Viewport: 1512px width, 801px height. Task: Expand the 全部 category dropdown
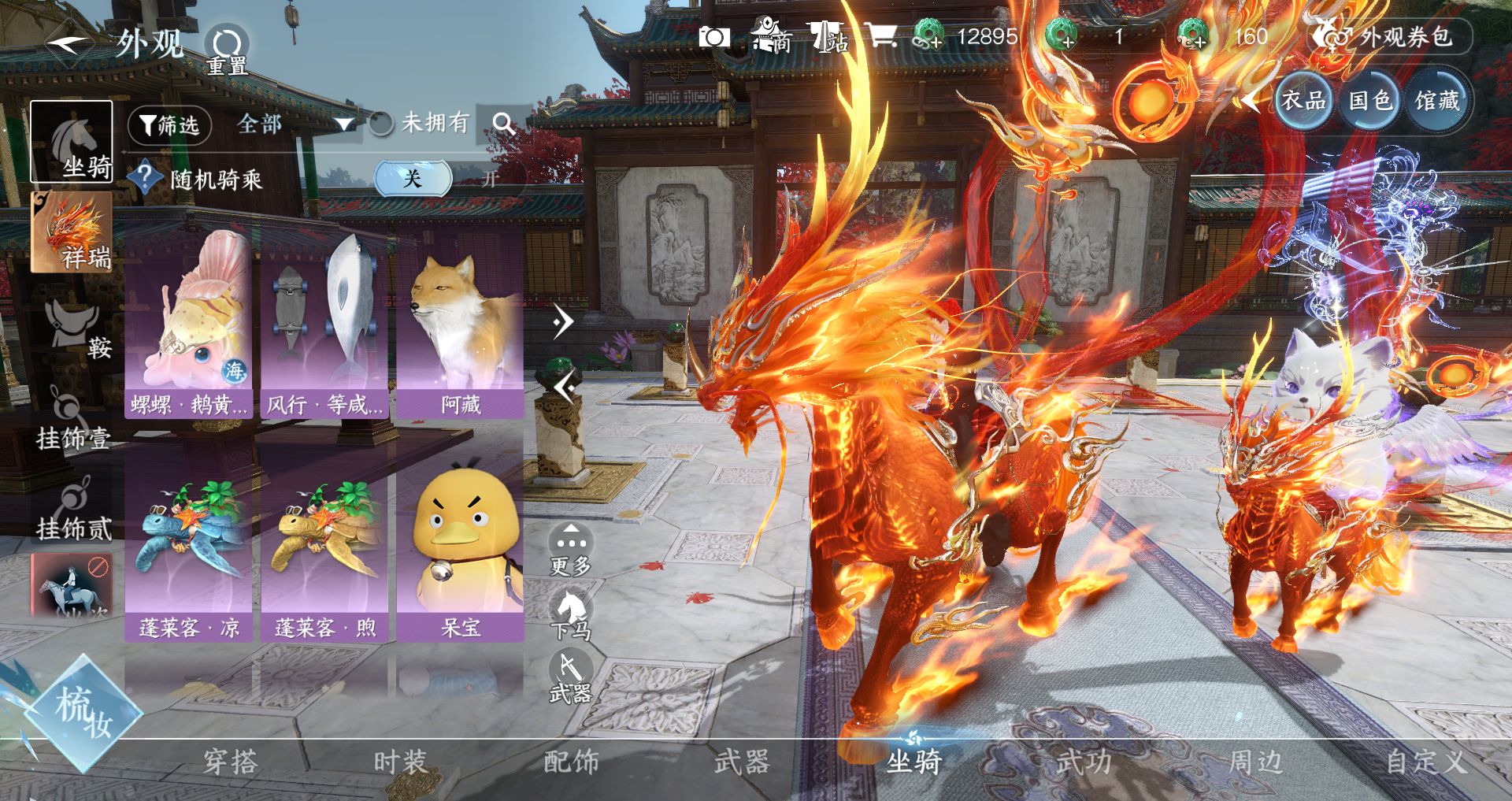(x=293, y=124)
